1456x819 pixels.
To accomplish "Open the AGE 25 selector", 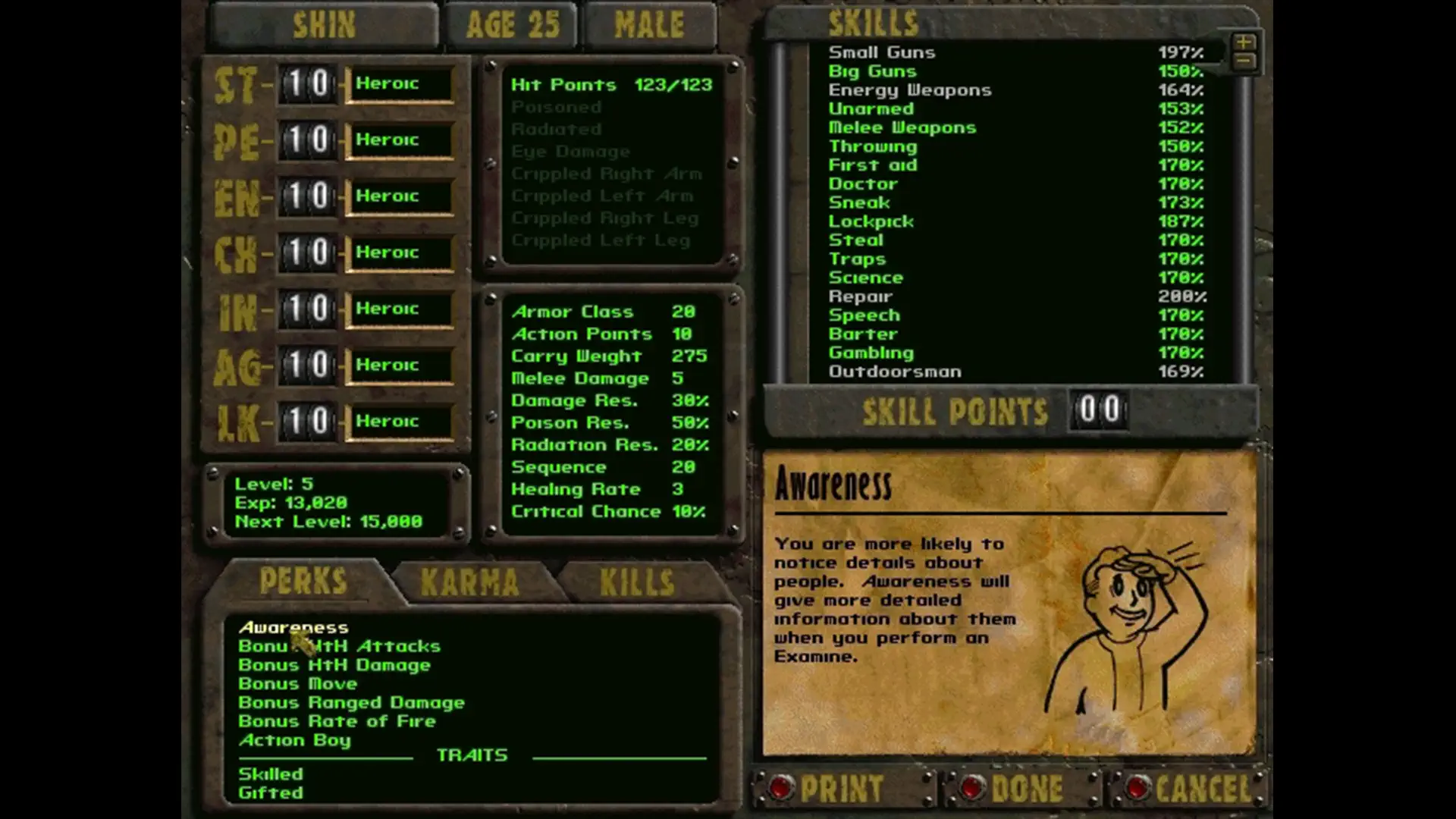I will tap(512, 23).
